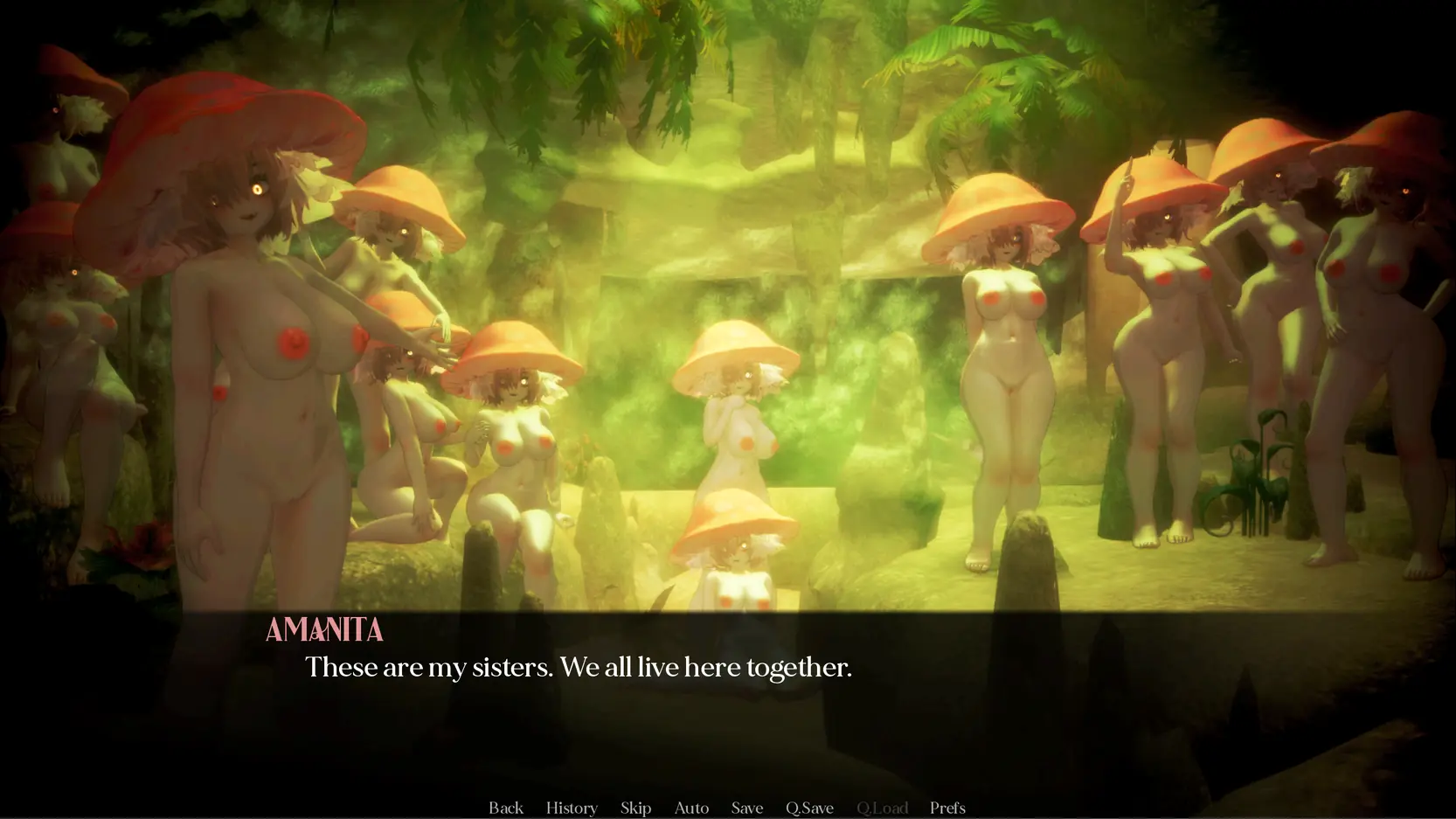Open the Save menu
This screenshot has height=819, width=1456.
click(746, 808)
